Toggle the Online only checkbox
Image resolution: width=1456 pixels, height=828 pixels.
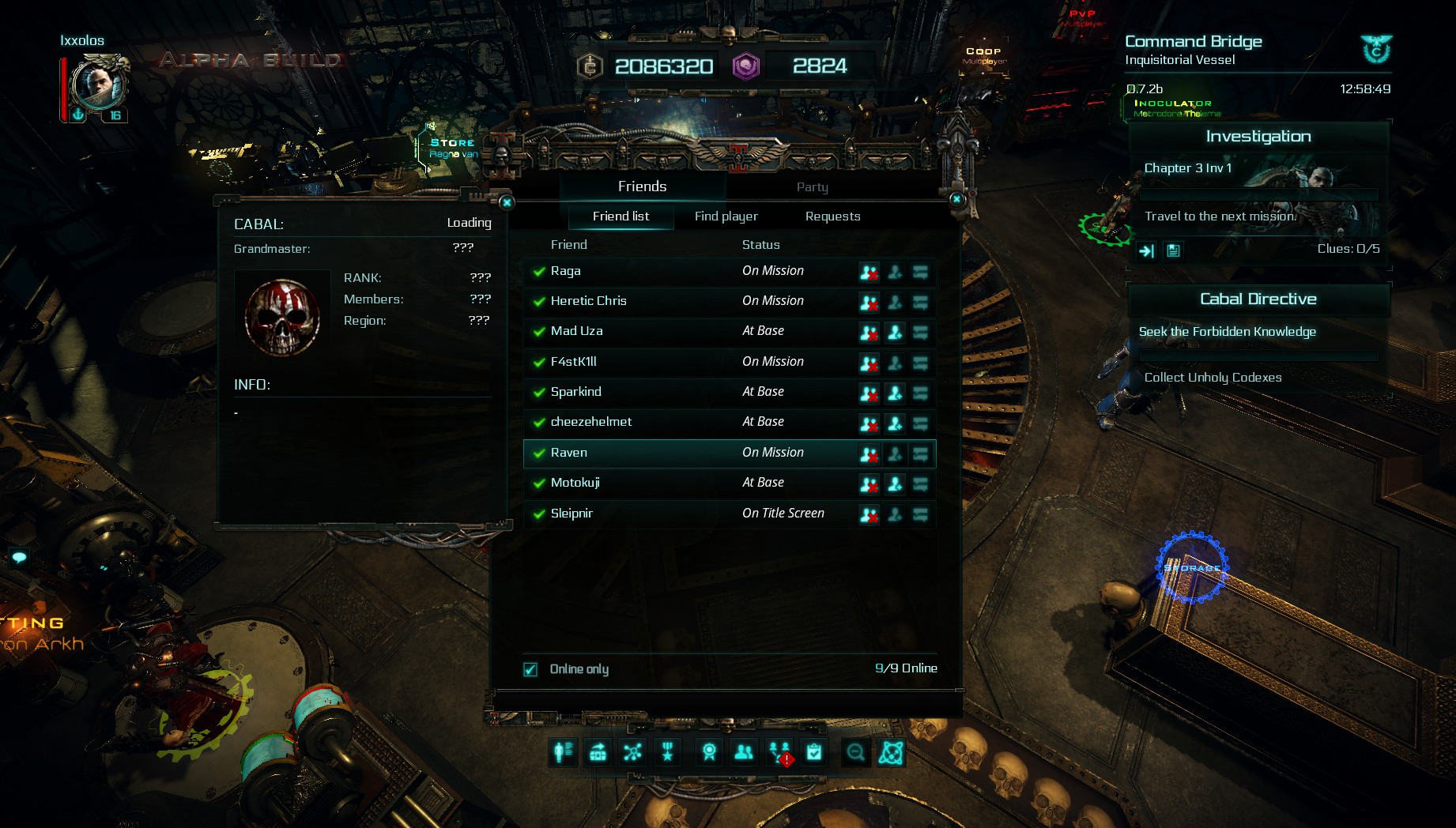coord(530,670)
